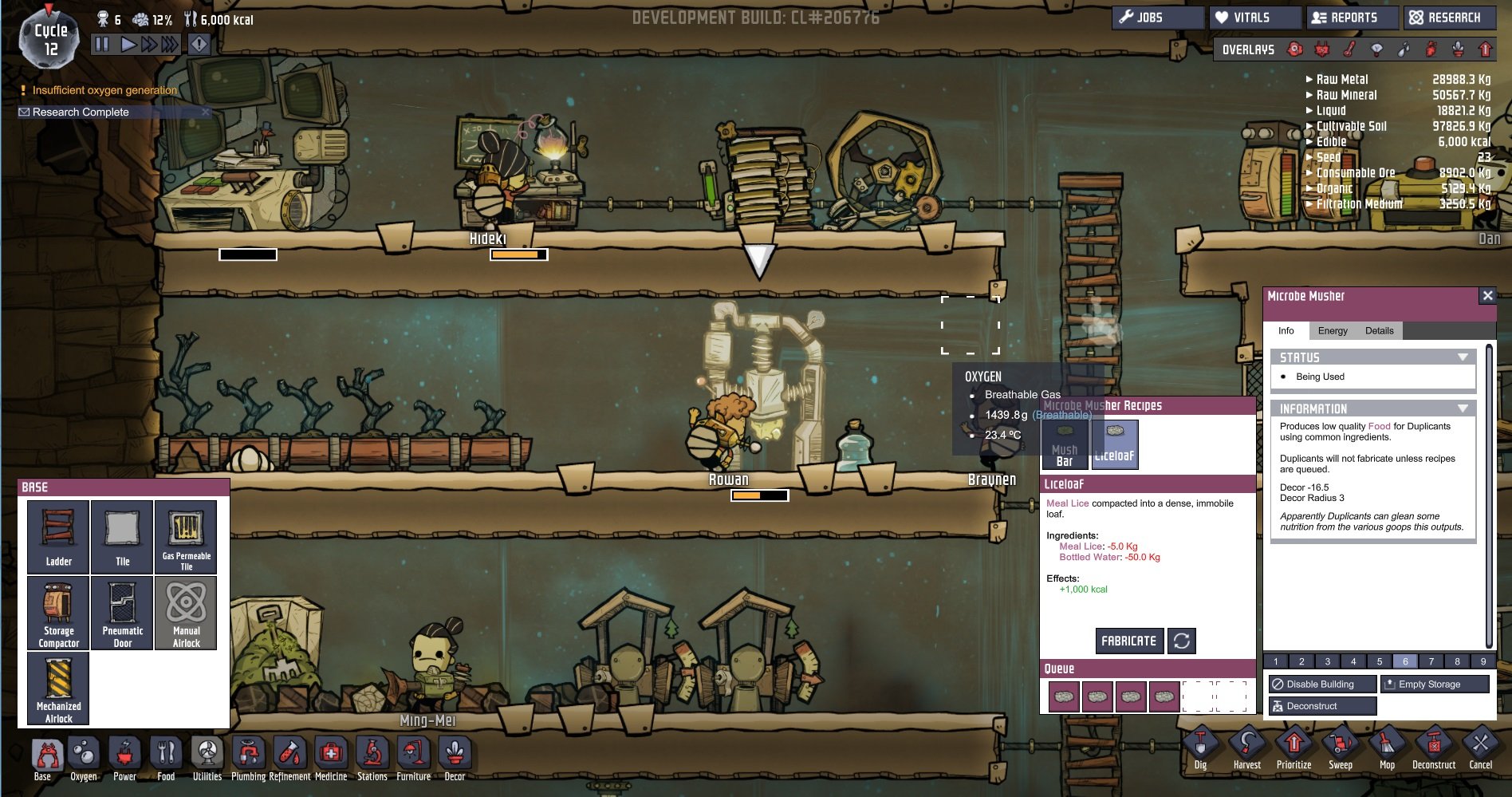Click the Fabricate button for Liceloaf
This screenshot has height=797, width=1512.
click(x=1128, y=641)
